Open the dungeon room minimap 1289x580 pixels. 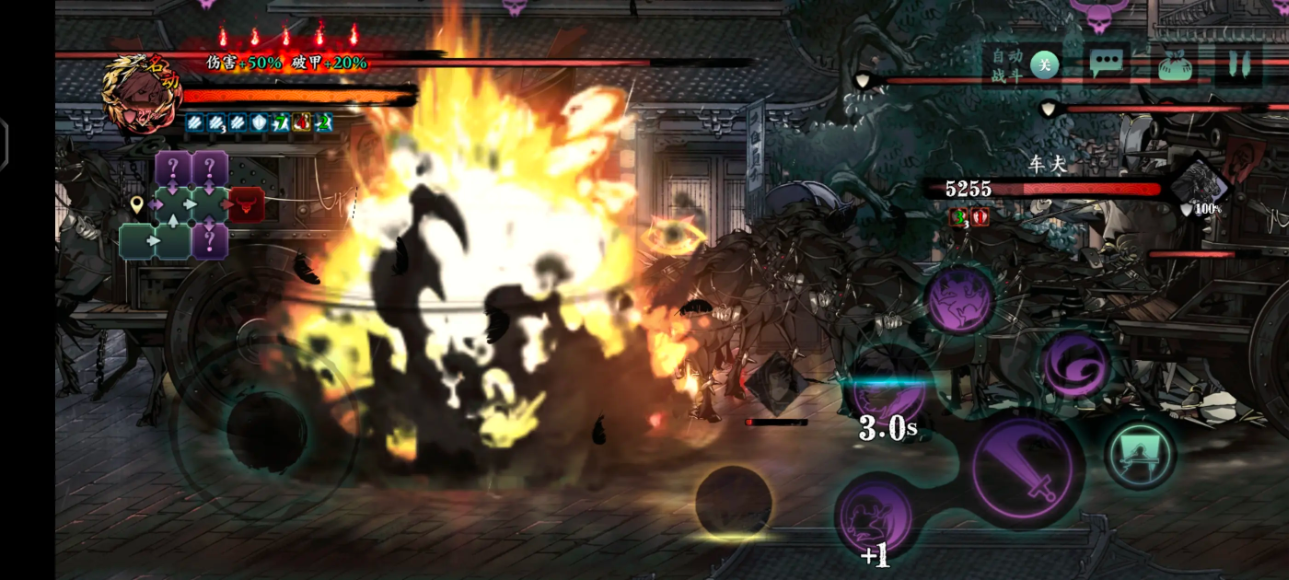192,205
